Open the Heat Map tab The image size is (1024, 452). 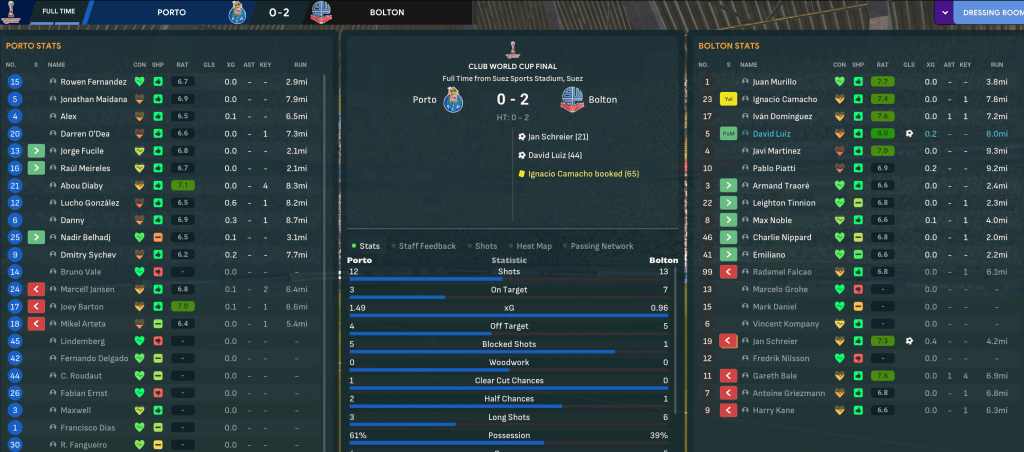pos(535,246)
